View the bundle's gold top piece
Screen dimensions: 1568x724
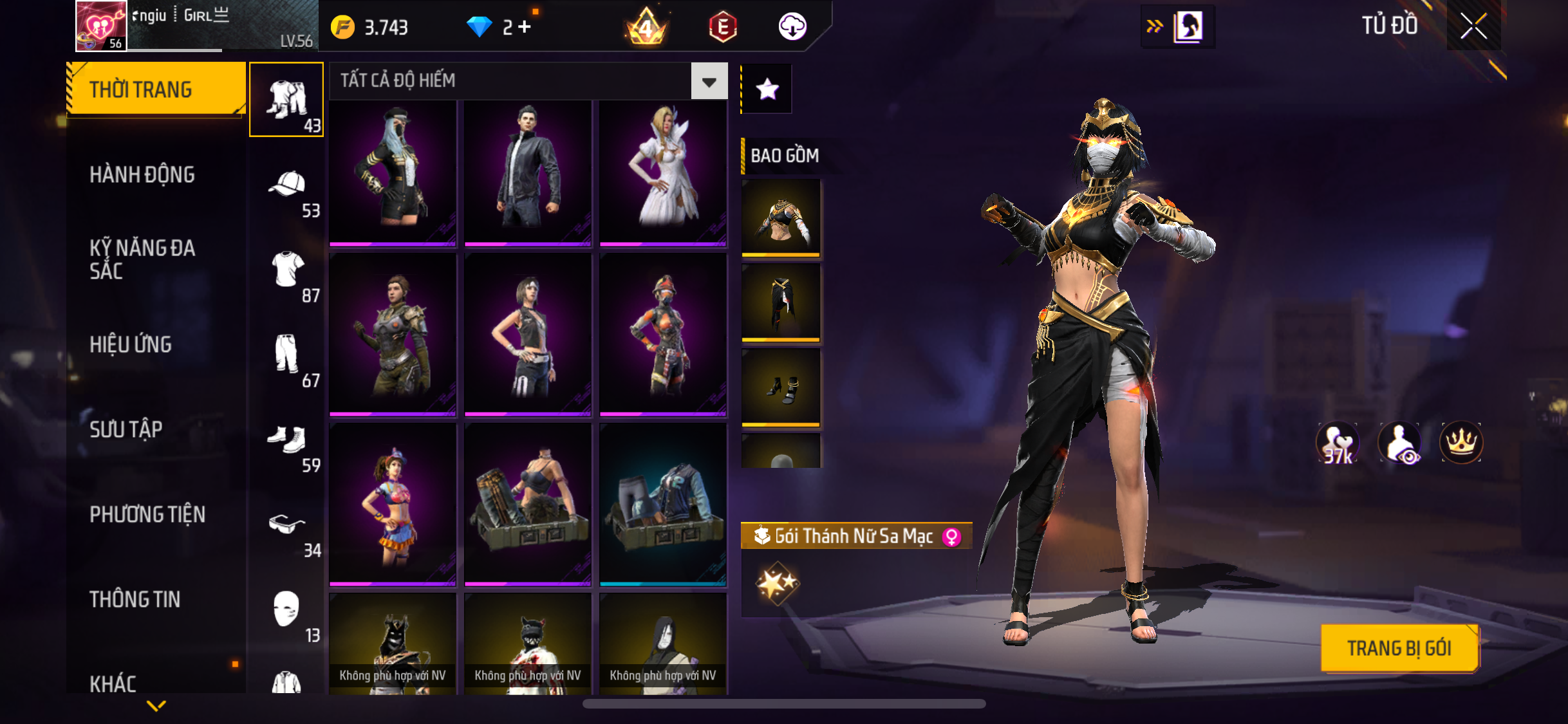point(781,218)
